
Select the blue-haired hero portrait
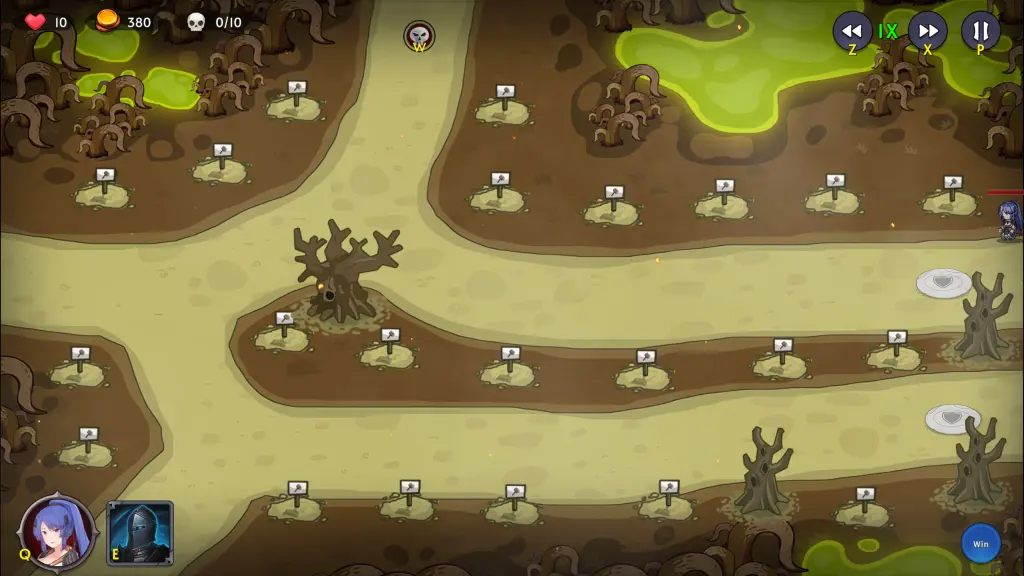[58, 531]
